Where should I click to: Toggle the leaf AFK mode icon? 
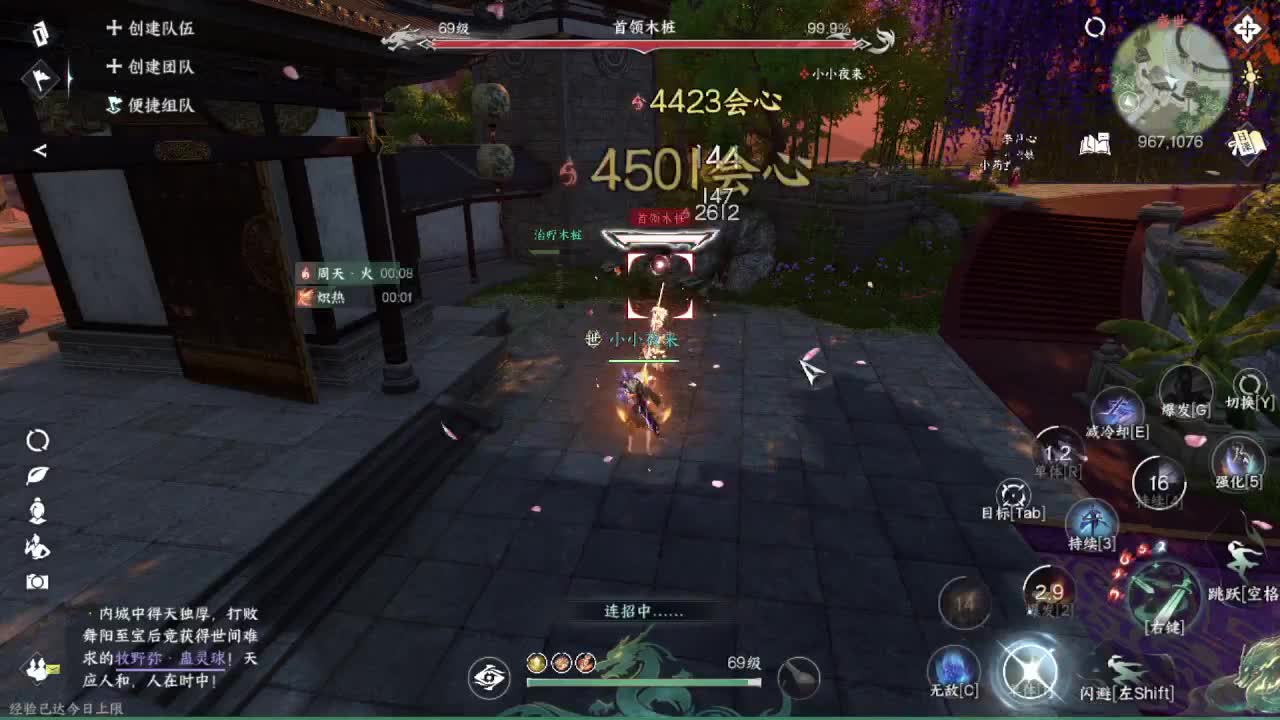[36, 476]
